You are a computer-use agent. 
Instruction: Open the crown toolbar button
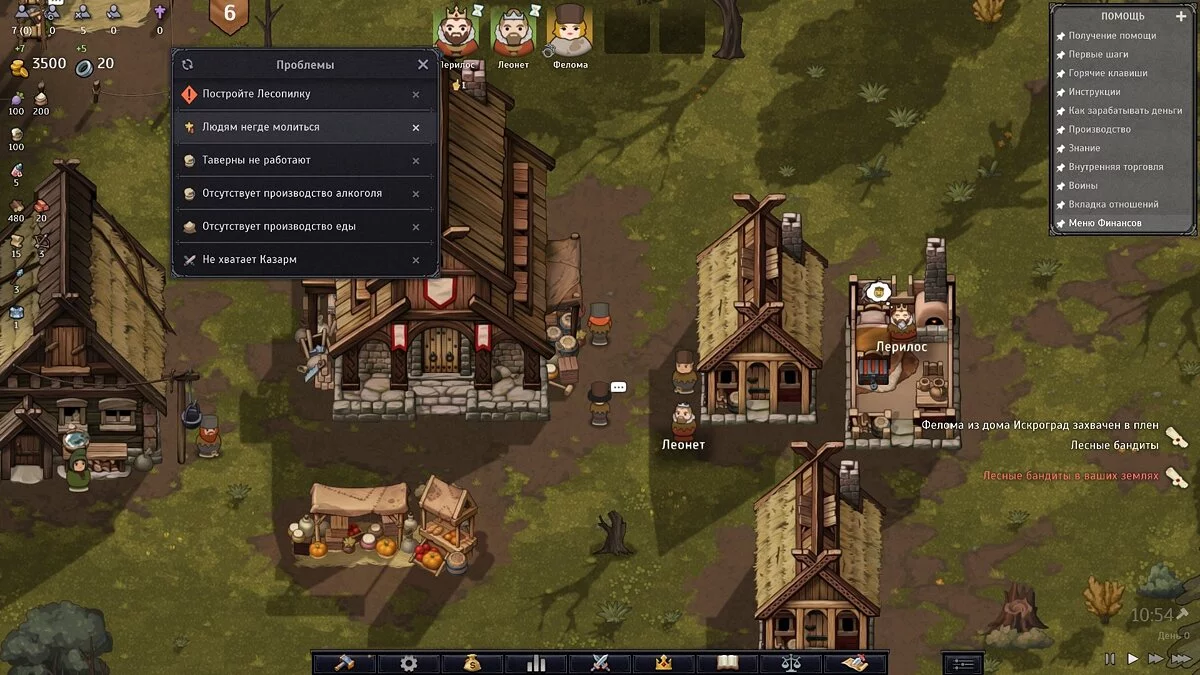[x=662, y=663]
